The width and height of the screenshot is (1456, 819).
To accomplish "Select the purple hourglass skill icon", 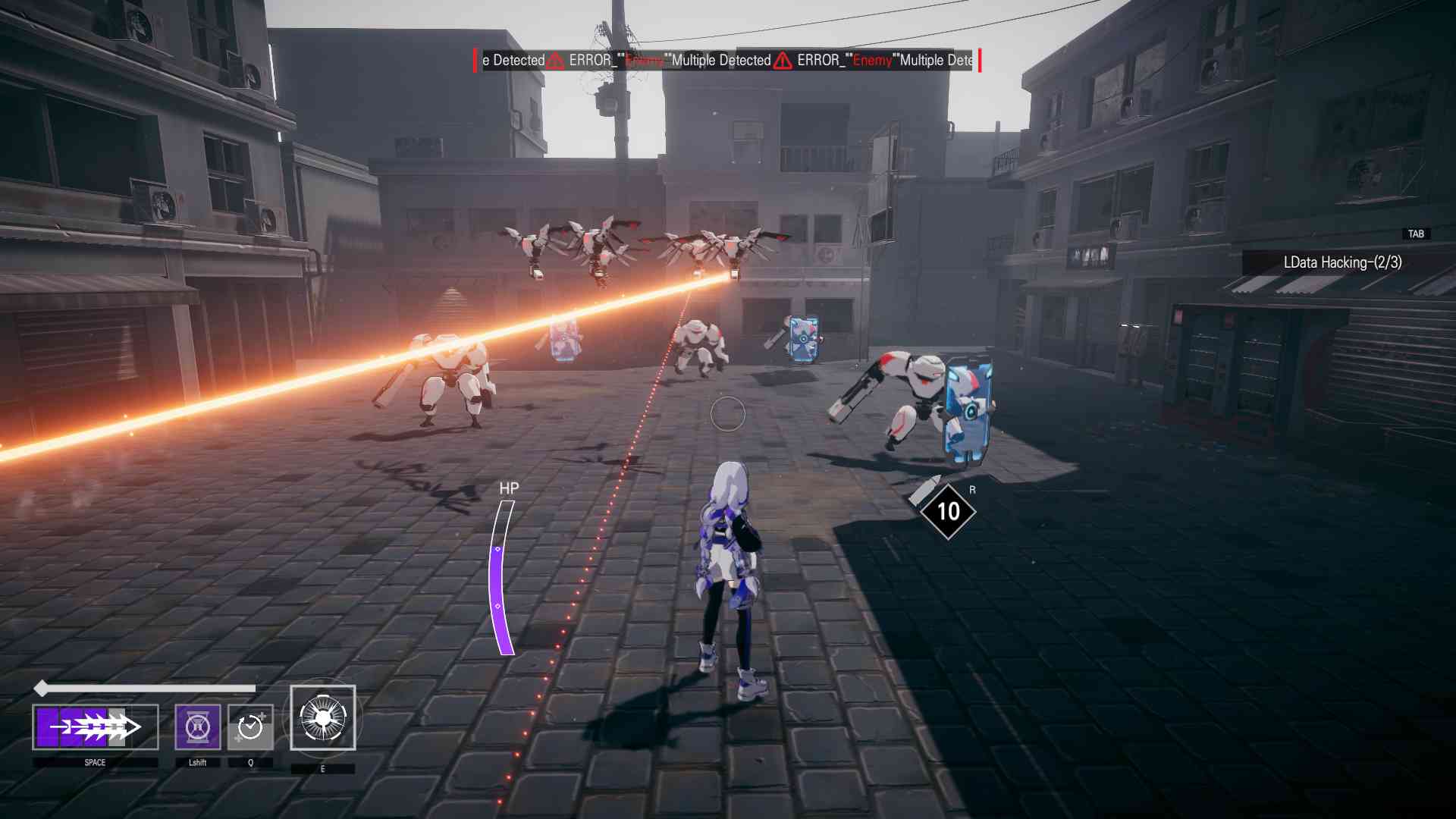I will 198,727.
